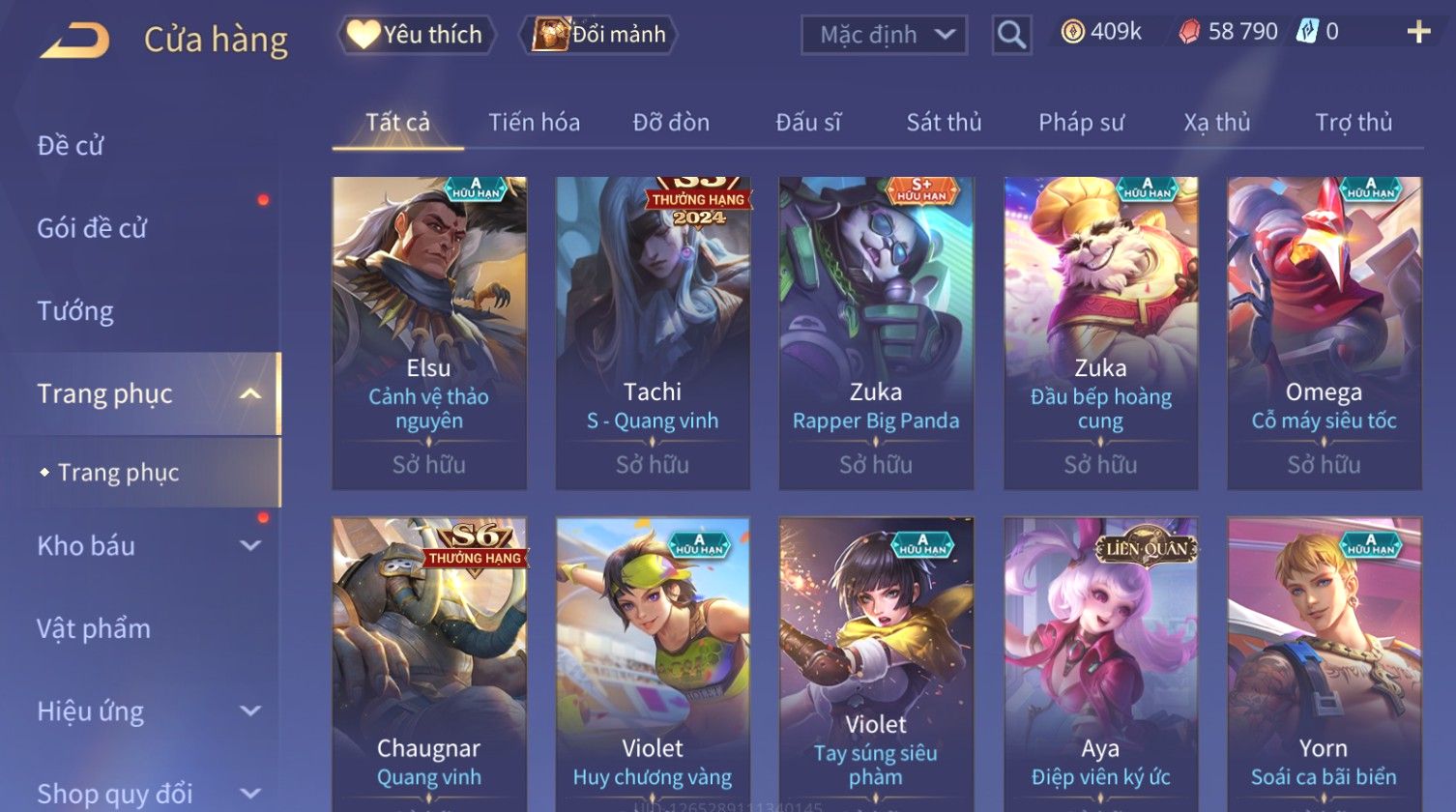
Task: Switch to the Tiến hóa tab
Action: pyautogui.click(x=534, y=123)
